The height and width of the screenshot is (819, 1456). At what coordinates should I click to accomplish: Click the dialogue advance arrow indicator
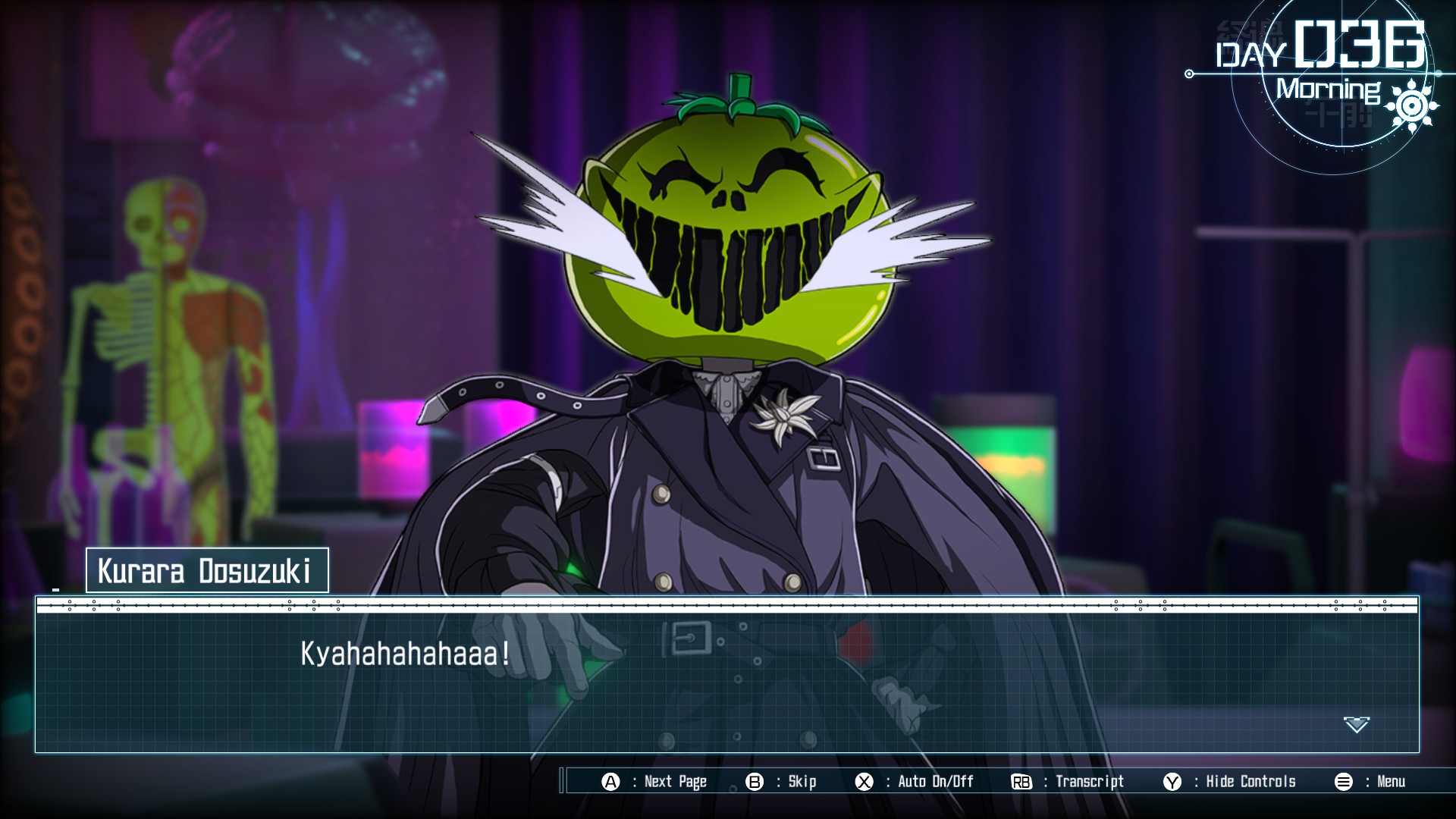[x=1356, y=724]
